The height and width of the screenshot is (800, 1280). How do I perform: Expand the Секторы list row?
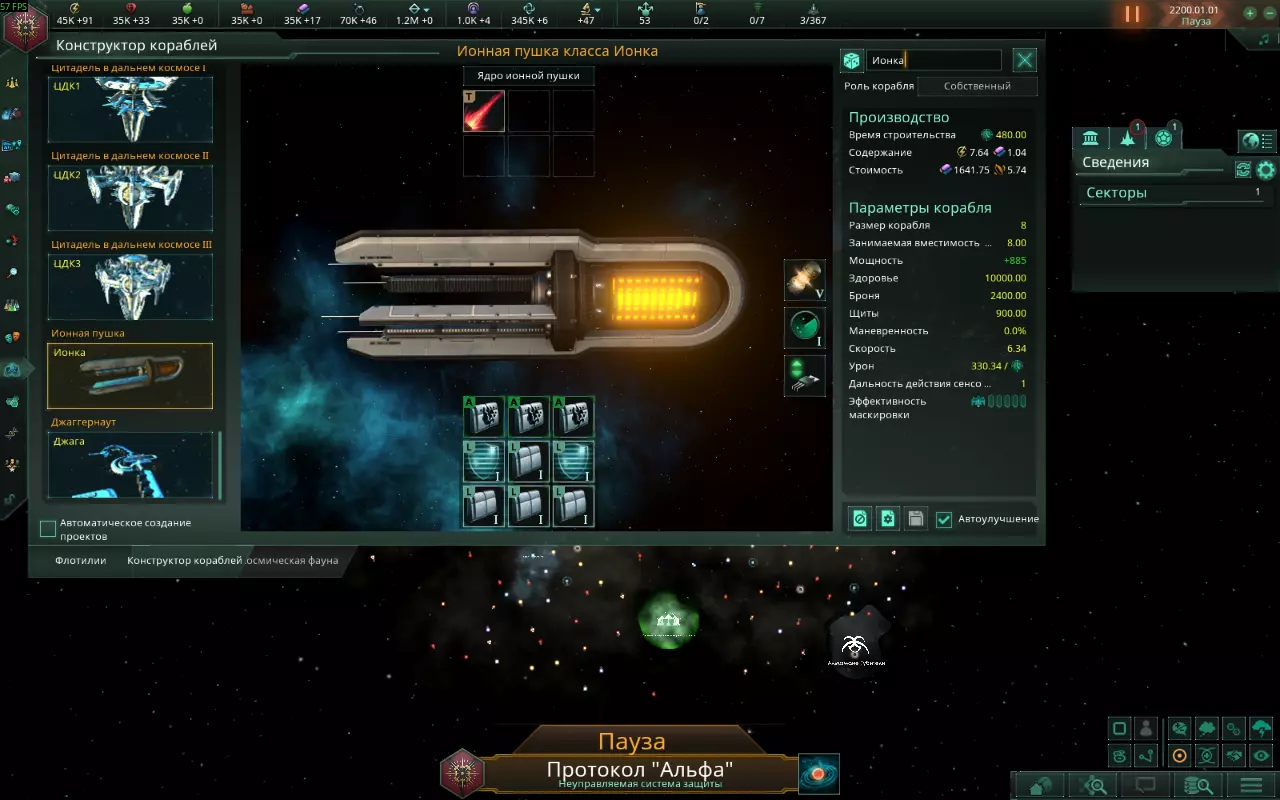tap(1172, 193)
